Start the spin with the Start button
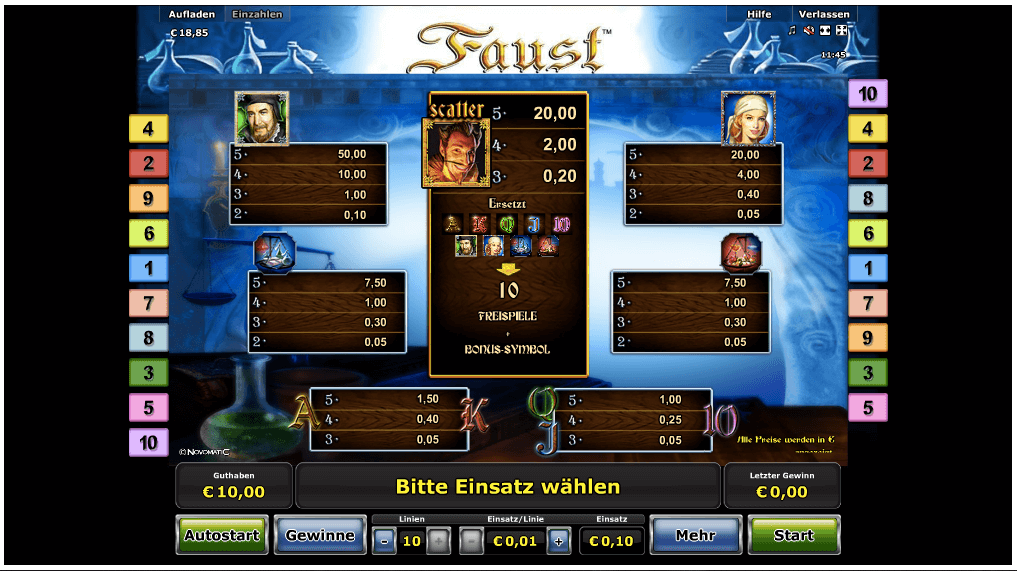 [x=794, y=535]
